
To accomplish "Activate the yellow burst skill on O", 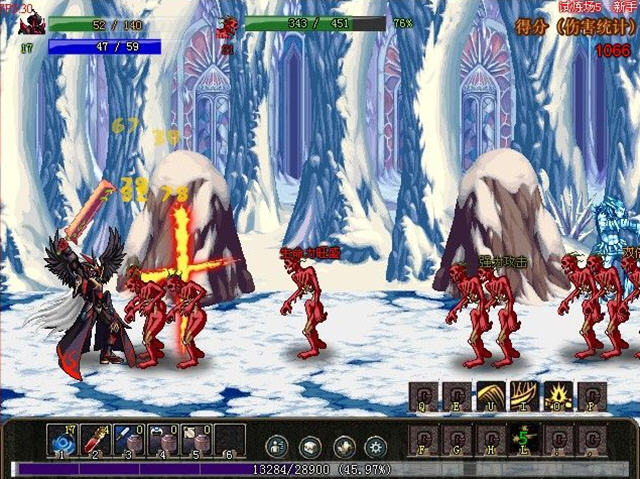I will pos(558,396).
